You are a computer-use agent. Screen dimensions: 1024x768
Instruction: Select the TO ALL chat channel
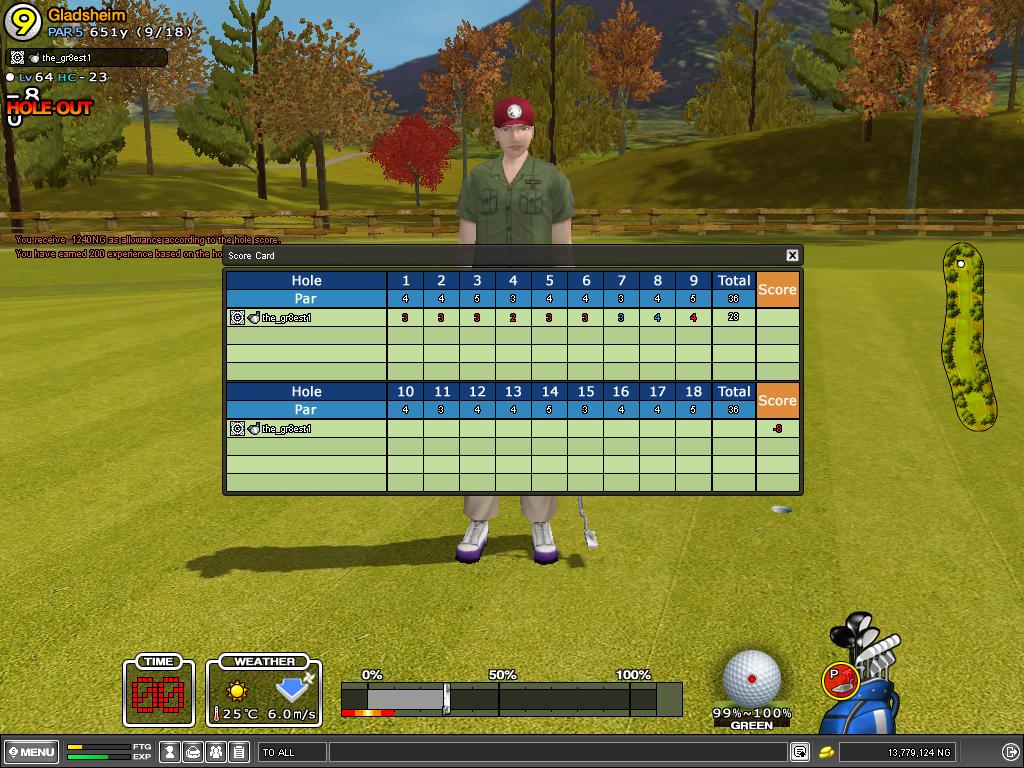click(291, 752)
